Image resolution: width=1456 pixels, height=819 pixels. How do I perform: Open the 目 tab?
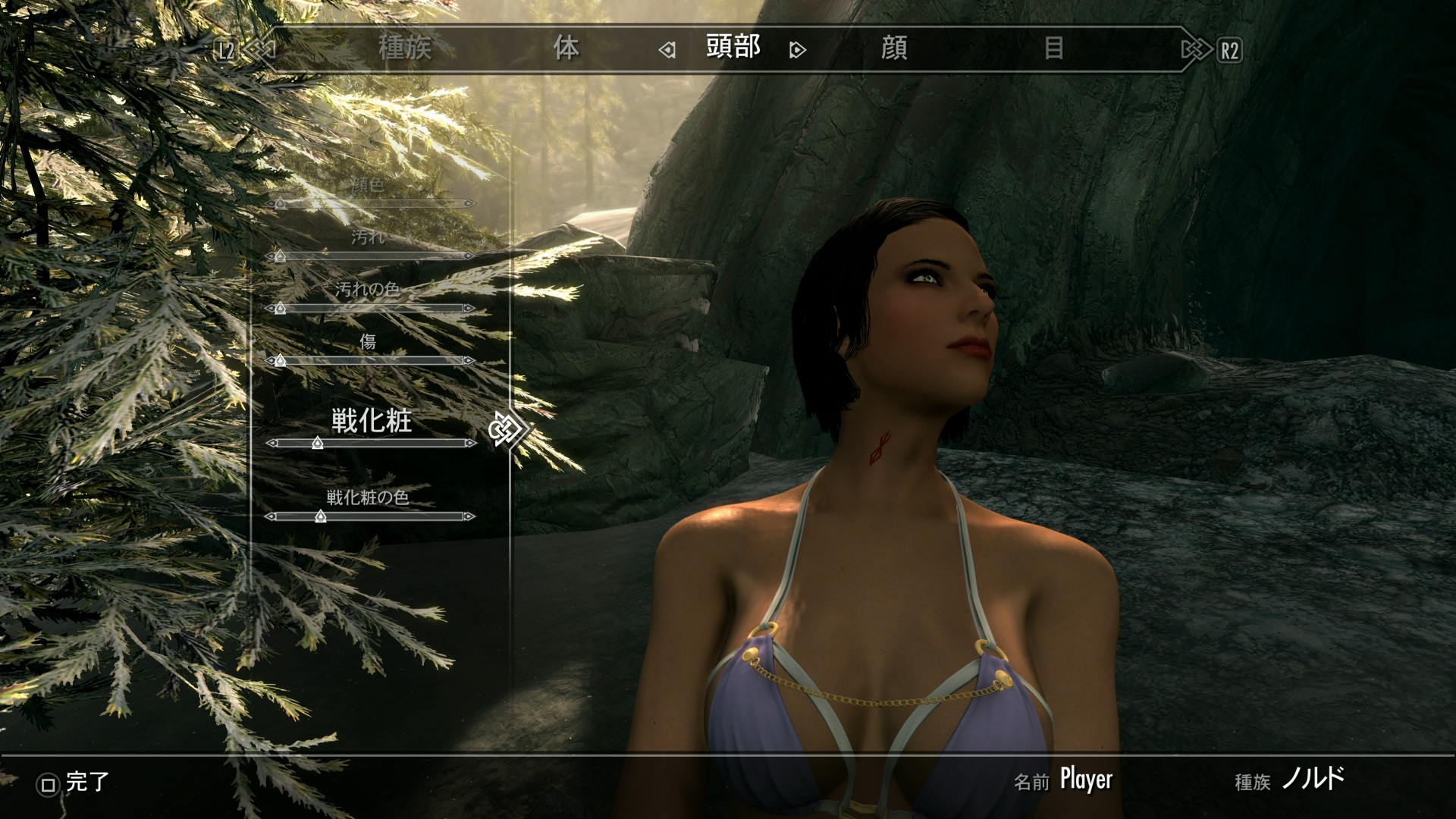(x=1053, y=49)
